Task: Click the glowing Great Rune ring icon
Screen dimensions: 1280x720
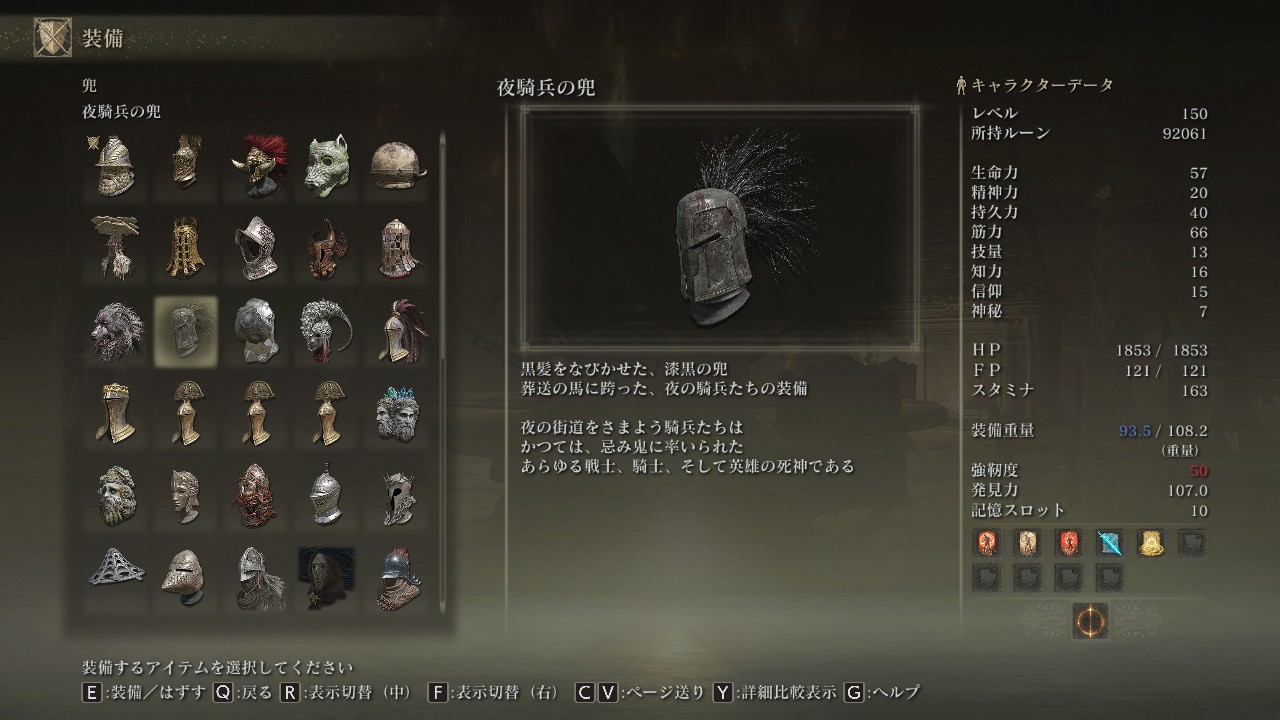Action: click(x=1089, y=621)
